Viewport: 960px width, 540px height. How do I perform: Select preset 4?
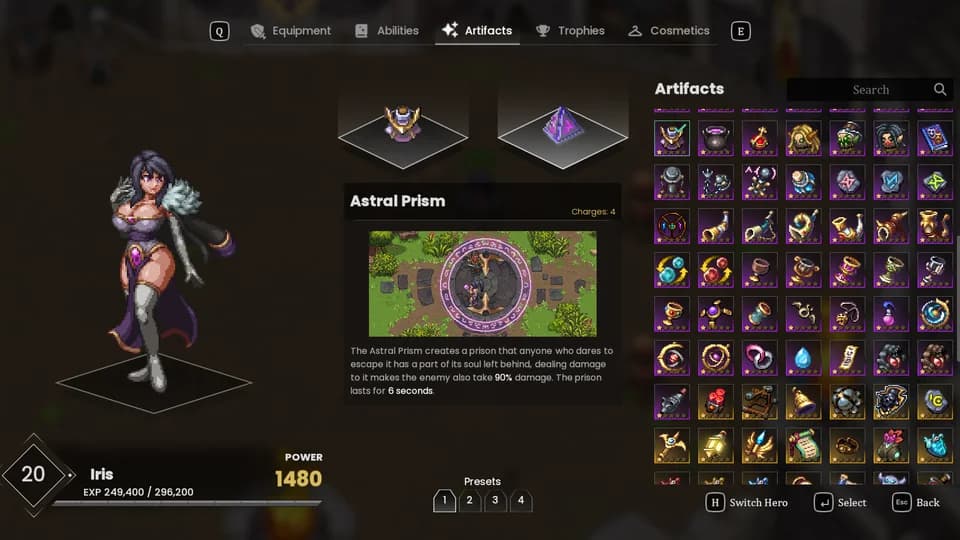click(x=520, y=500)
